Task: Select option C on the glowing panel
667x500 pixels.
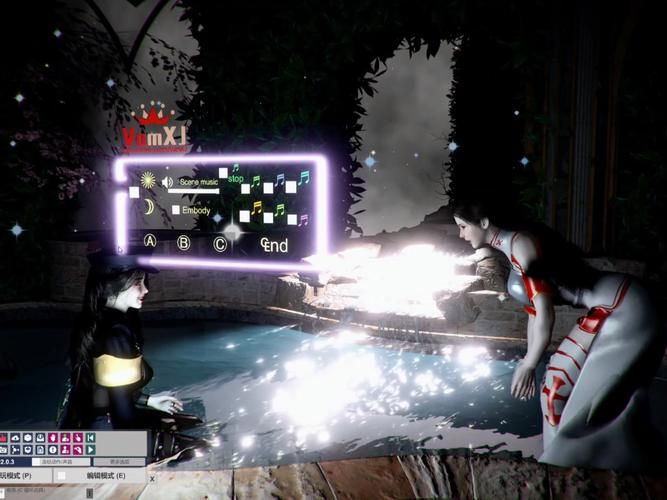Action: pyautogui.click(x=220, y=242)
